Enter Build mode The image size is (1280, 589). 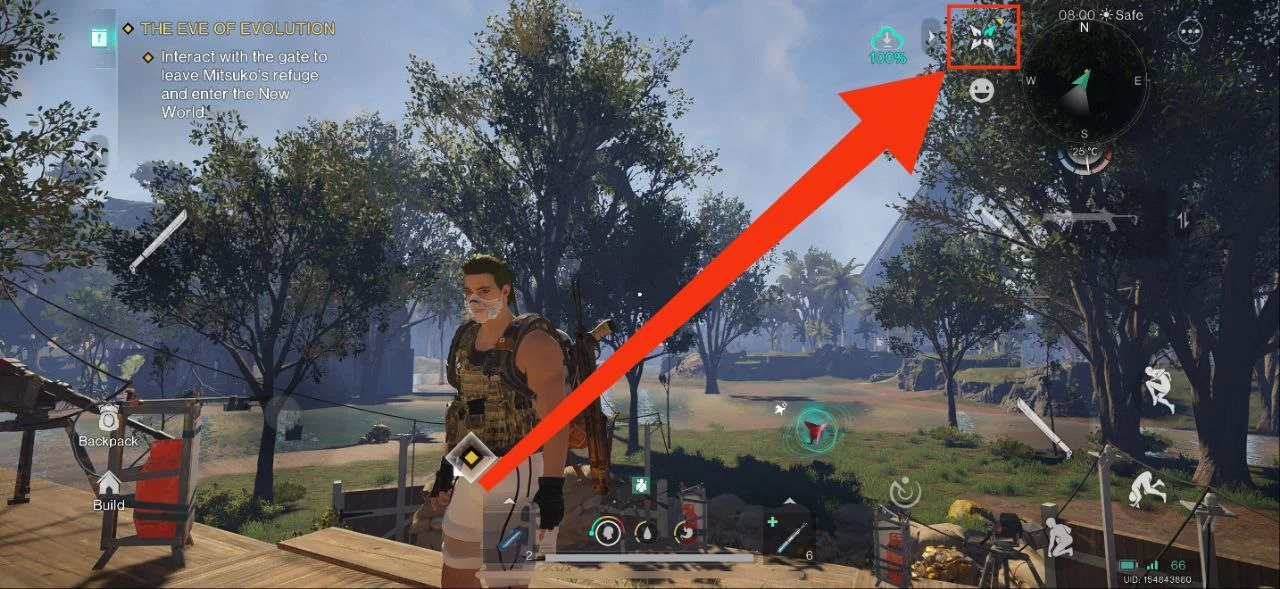108,490
